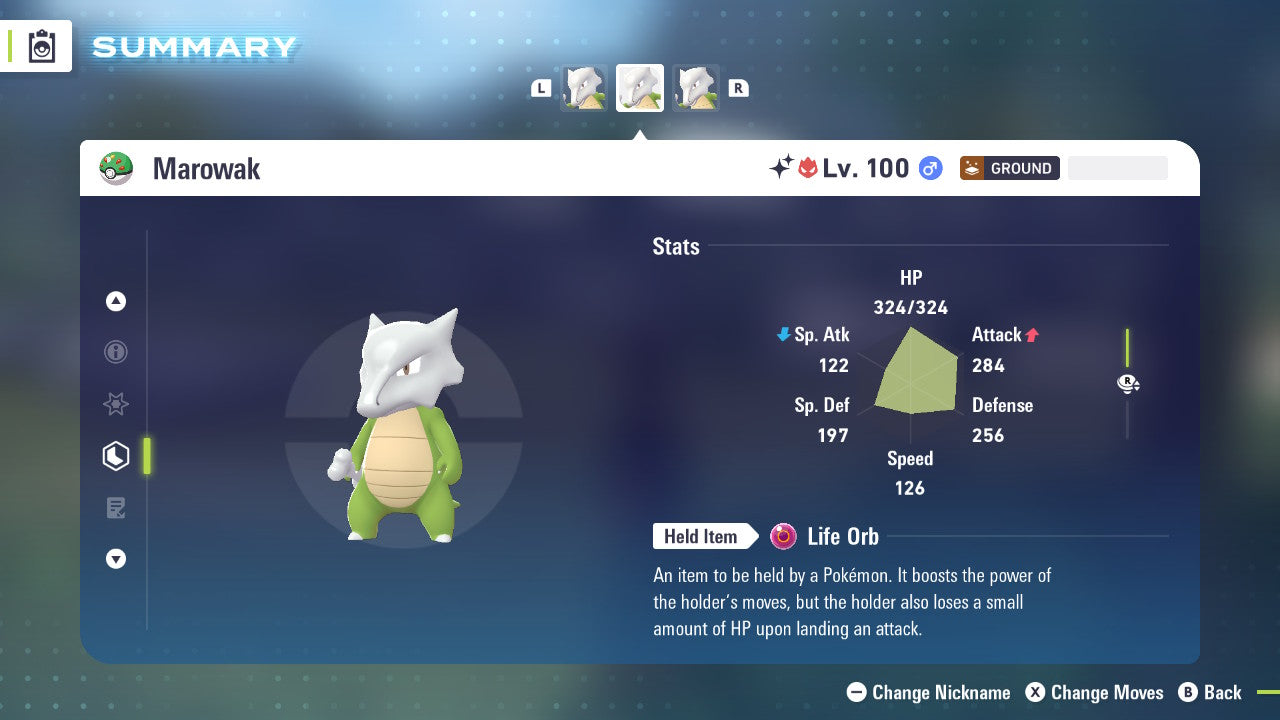The width and height of the screenshot is (1280, 720).
Task: Select the highlighted Marowak party thumbnail
Action: click(640, 88)
